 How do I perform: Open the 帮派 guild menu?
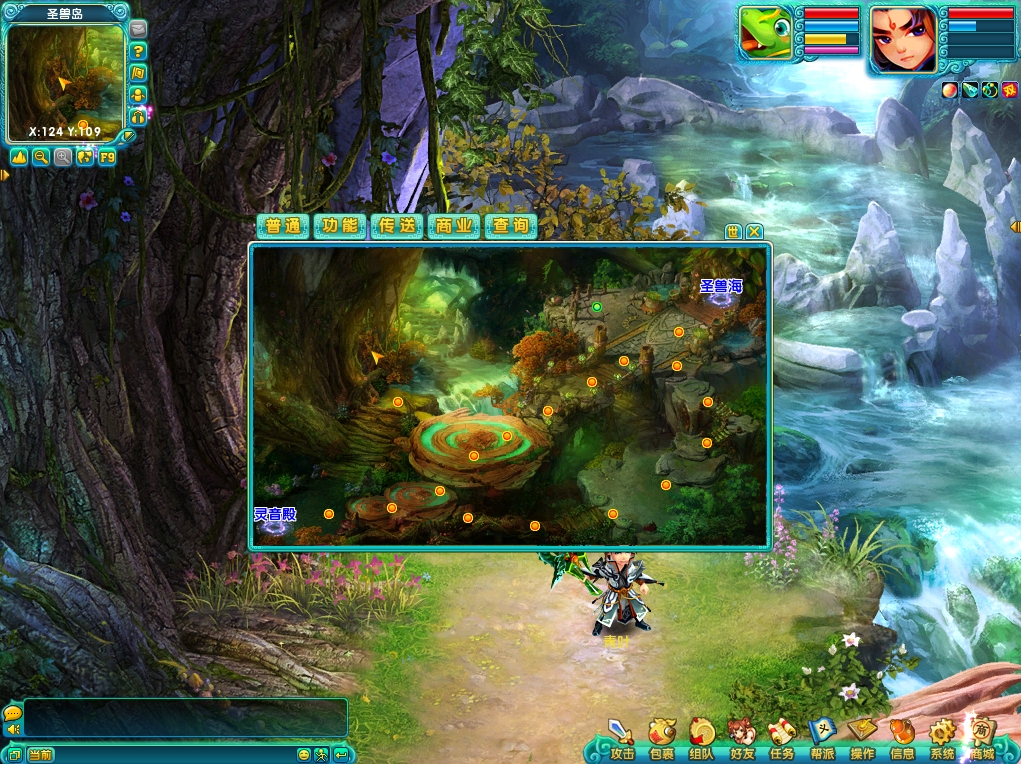(822, 740)
